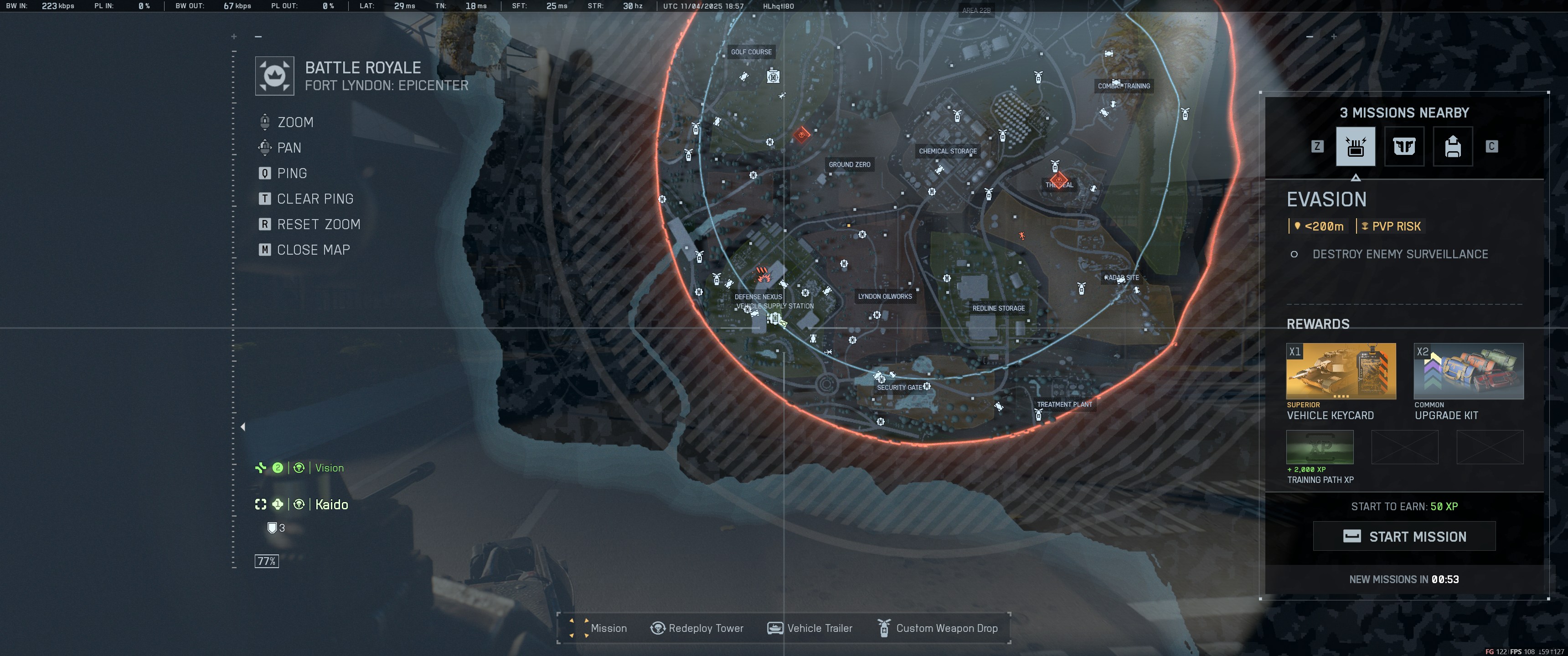Click the Chemical Storage location on map
Screen dimensions: 1568x656
pyautogui.click(x=947, y=151)
